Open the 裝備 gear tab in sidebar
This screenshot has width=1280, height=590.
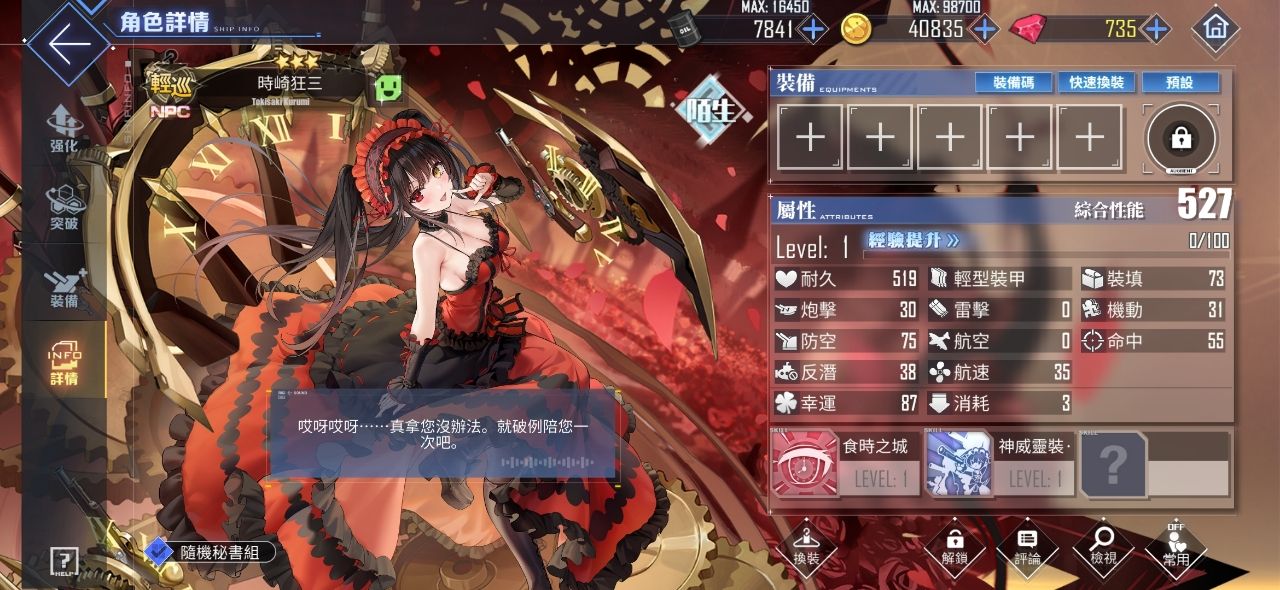[x=64, y=287]
